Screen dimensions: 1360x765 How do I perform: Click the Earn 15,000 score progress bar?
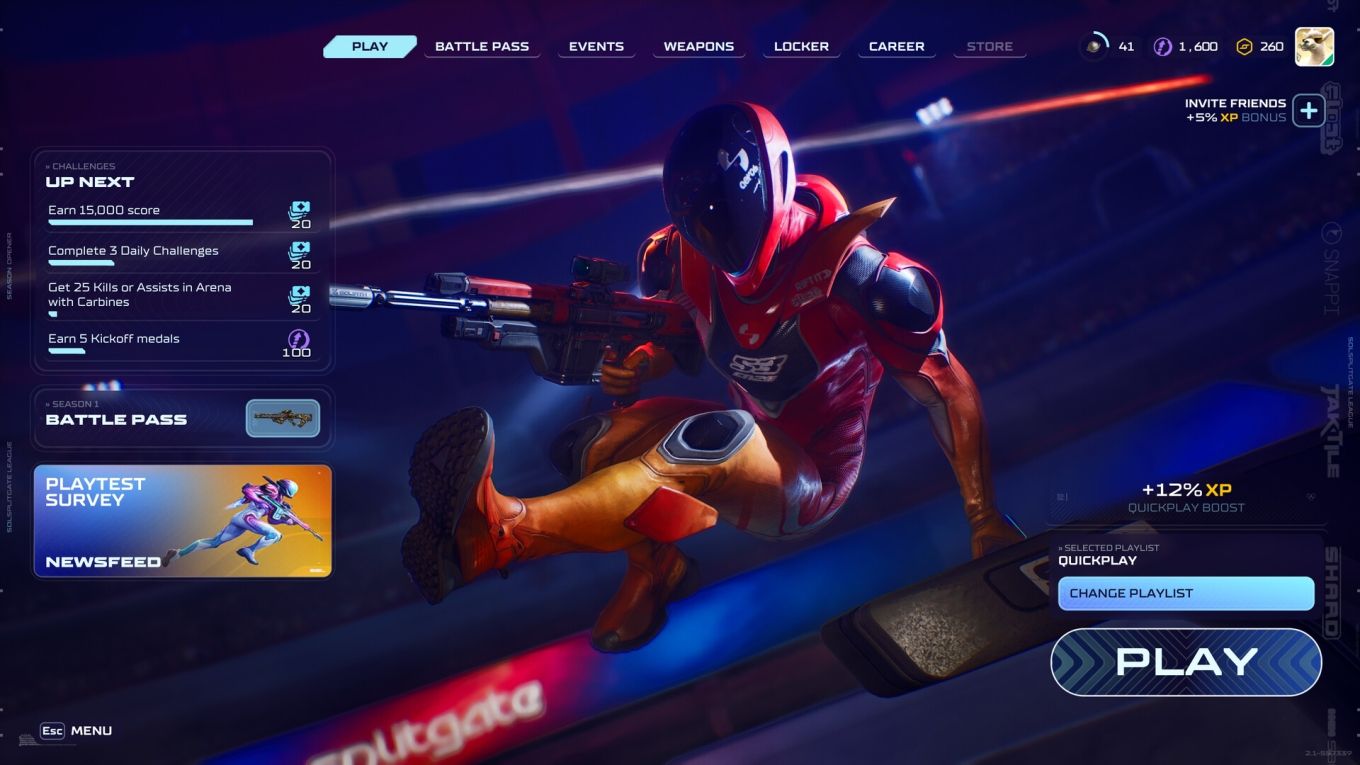tap(150, 223)
